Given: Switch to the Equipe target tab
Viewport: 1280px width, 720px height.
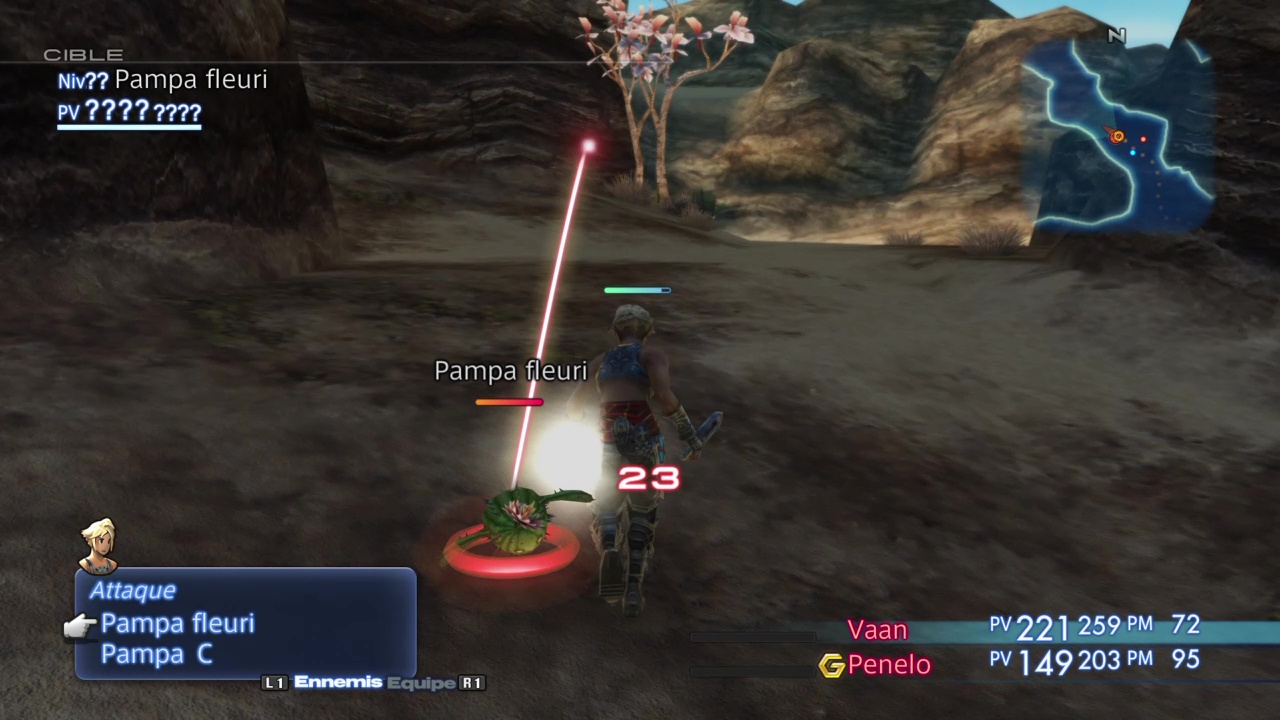Looking at the screenshot, I should [x=421, y=682].
